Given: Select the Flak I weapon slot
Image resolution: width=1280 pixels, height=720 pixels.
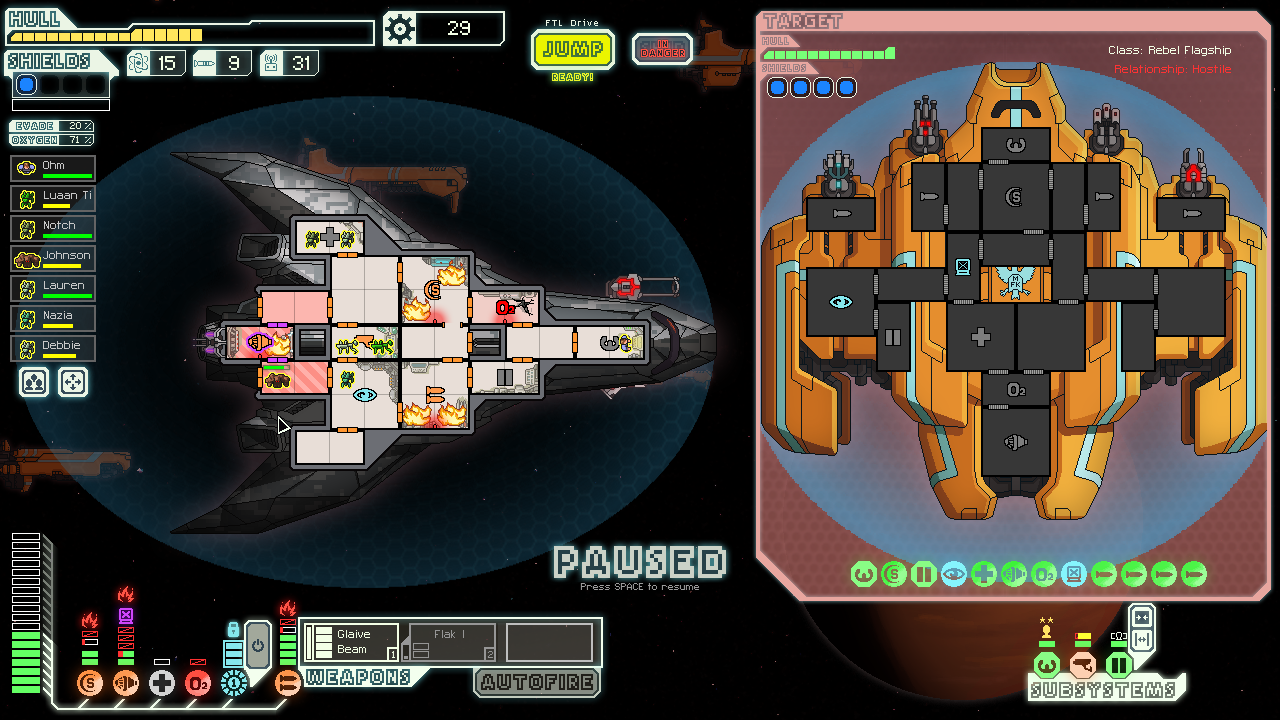Looking at the screenshot, I should pos(452,642).
